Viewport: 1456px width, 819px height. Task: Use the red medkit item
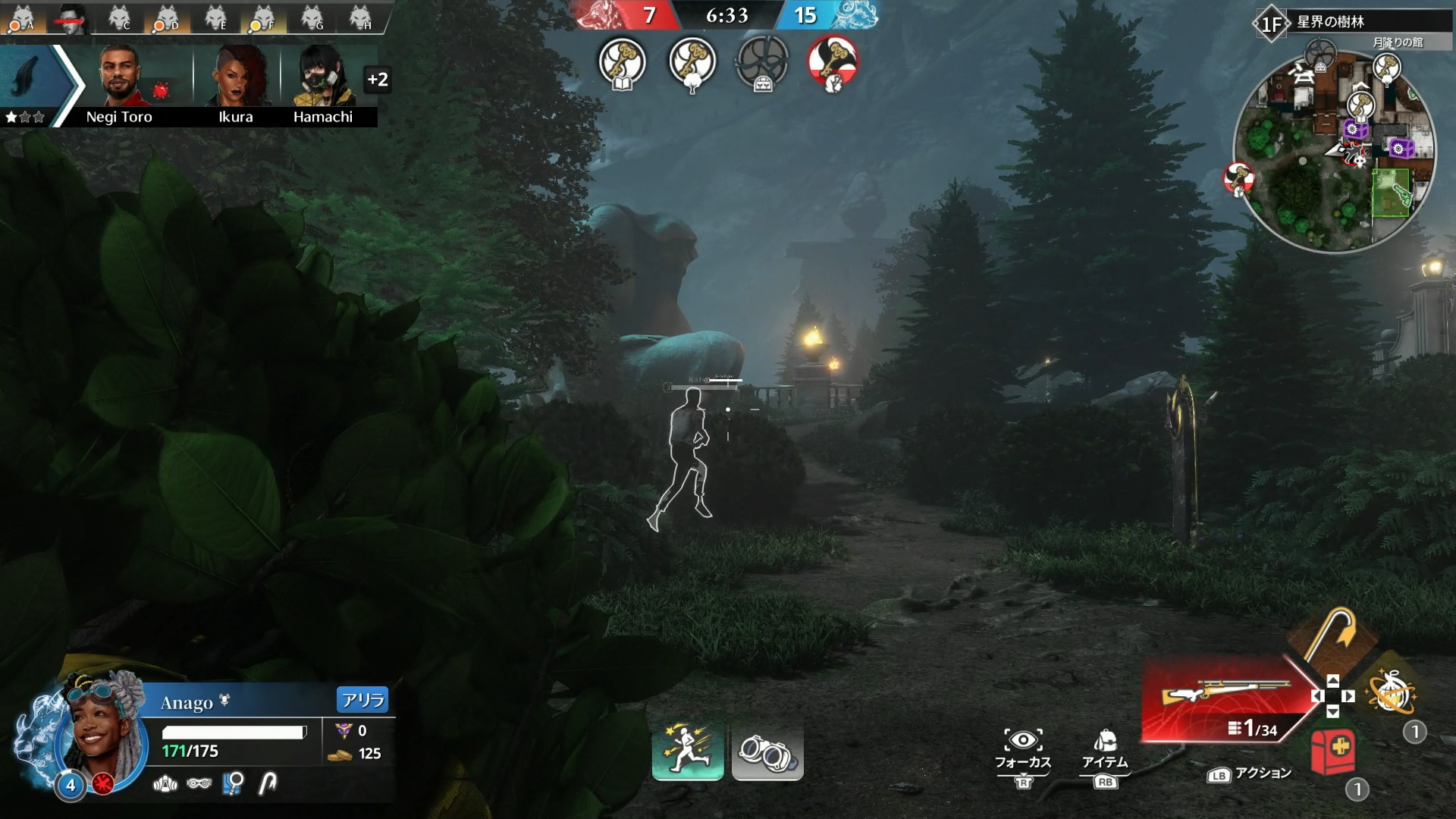1332,751
